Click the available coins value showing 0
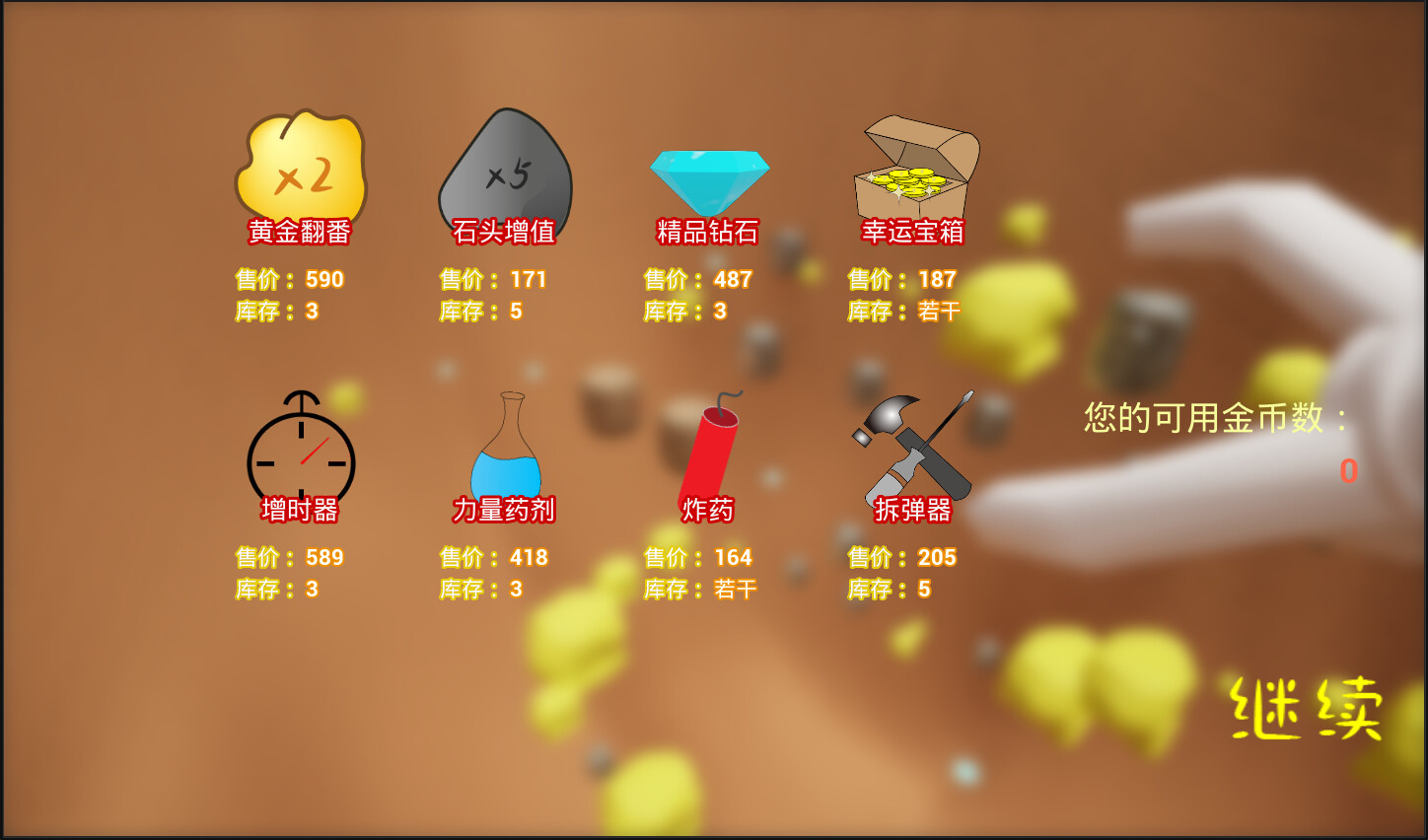The height and width of the screenshot is (840, 1428). (1351, 473)
